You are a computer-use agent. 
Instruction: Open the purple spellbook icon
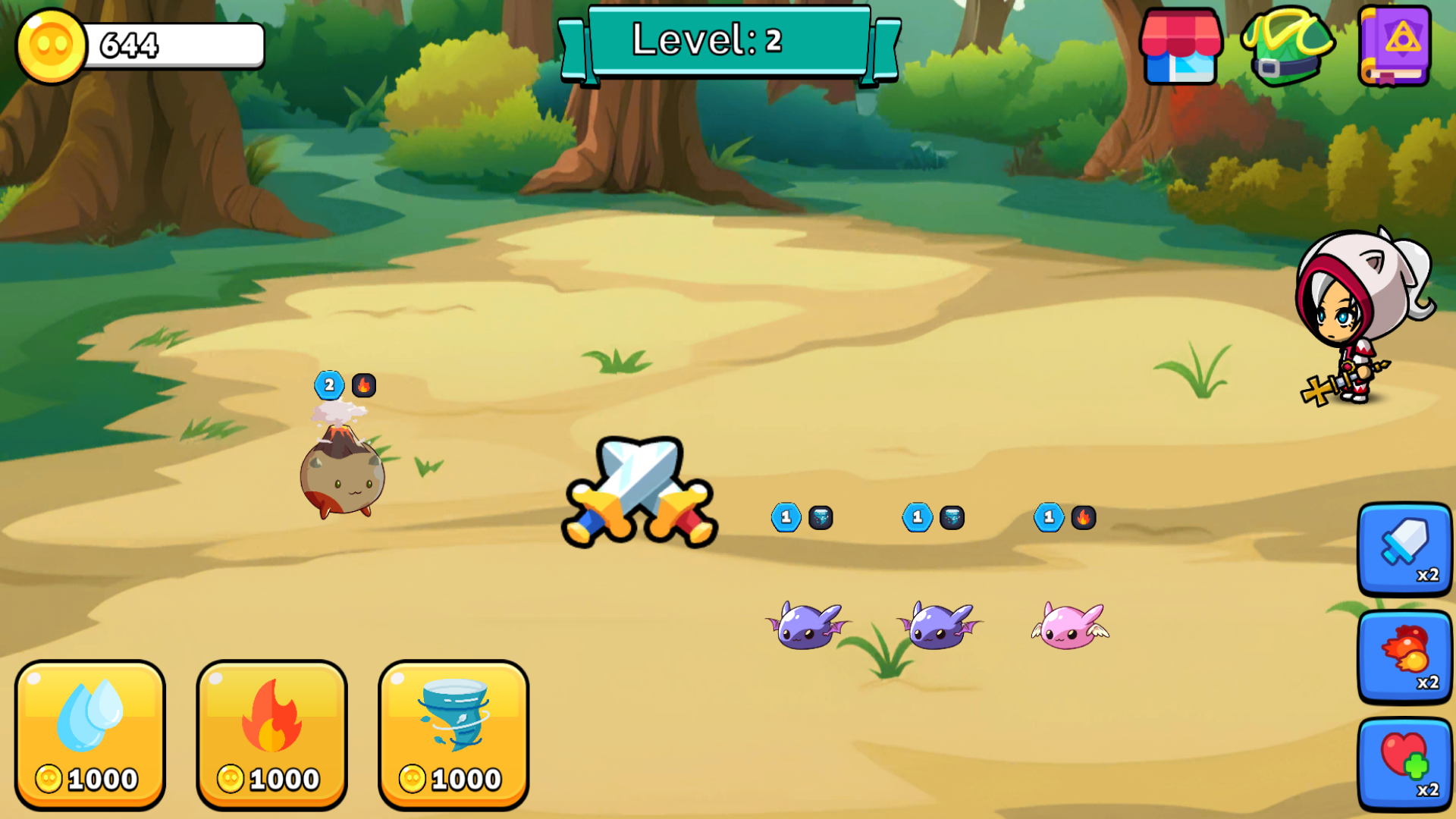click(x=1395, y=45)
